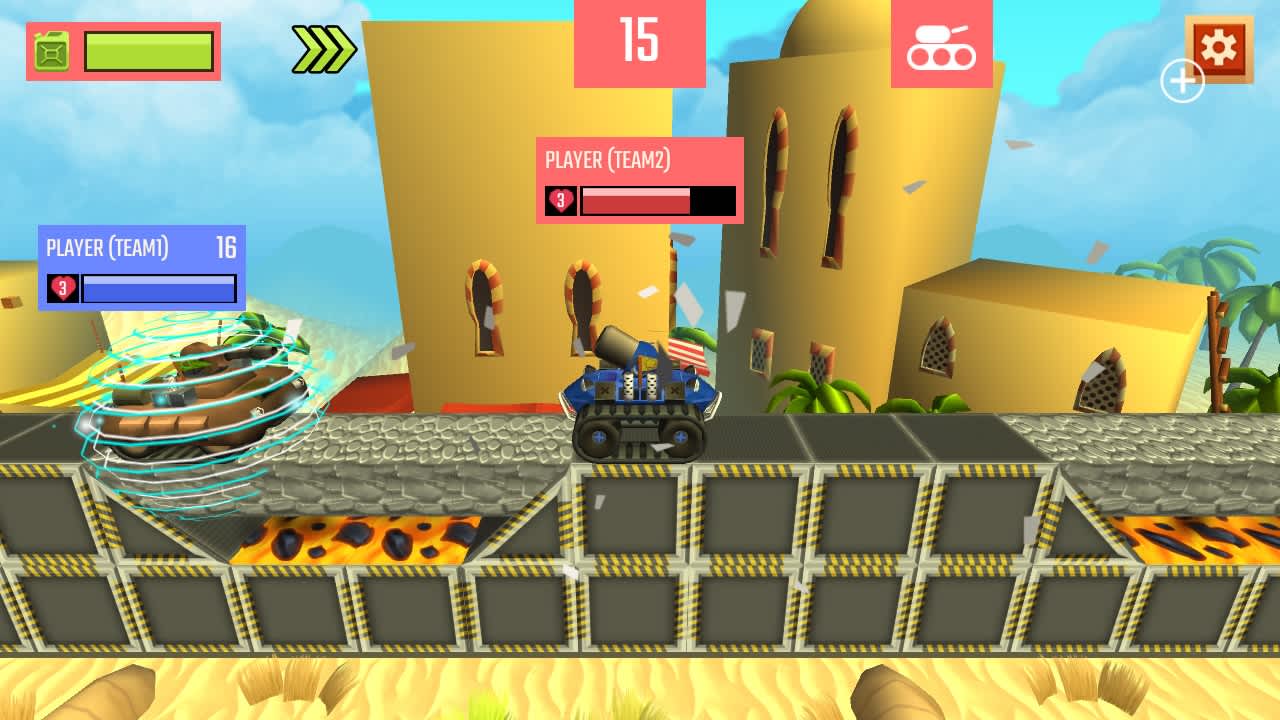Click the red score counter showing 15
Viewport: 1280px width, 720px height.
point(640,42)
